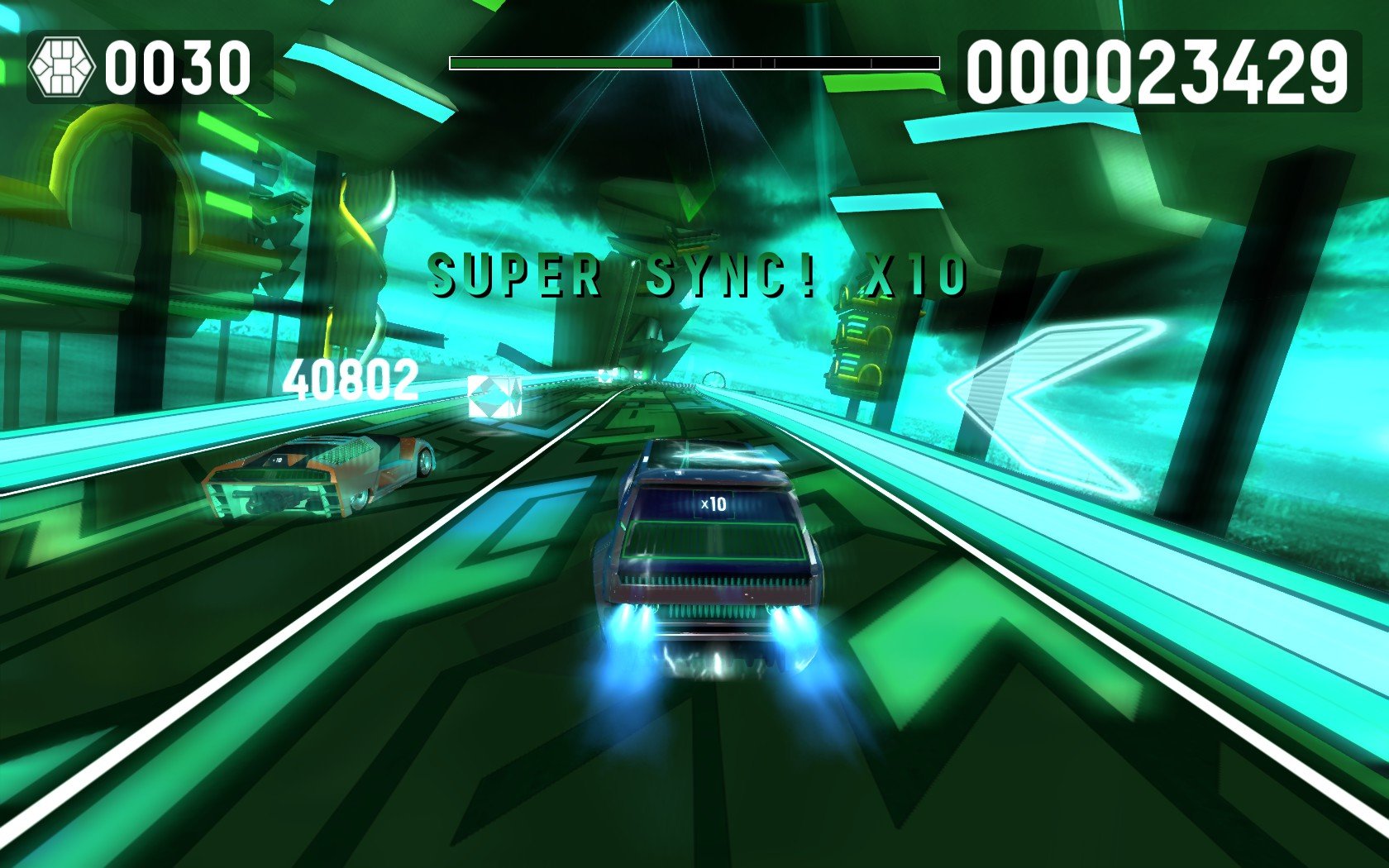Open details on the 40802 score popup
The height and width of the screenshot is (868, 1389).
tap(351, 380)
